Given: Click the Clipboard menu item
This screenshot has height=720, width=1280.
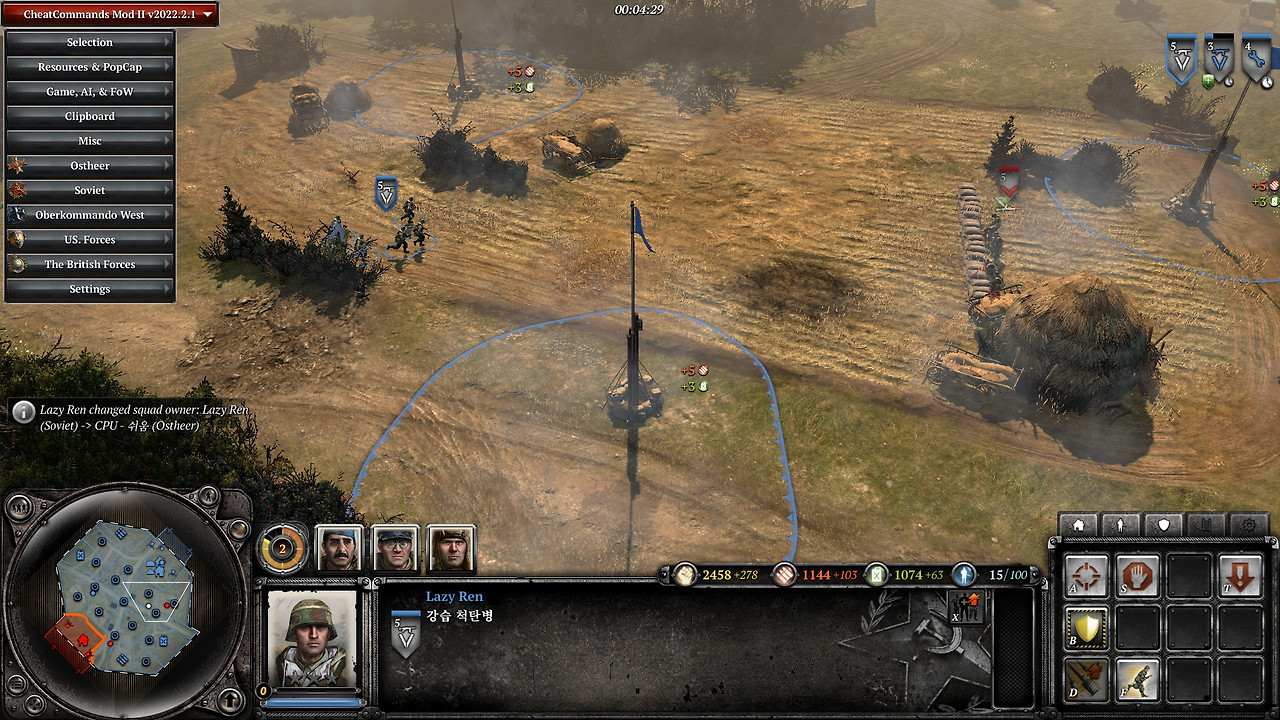Looking at the screenshot, I should pos(90,116).
